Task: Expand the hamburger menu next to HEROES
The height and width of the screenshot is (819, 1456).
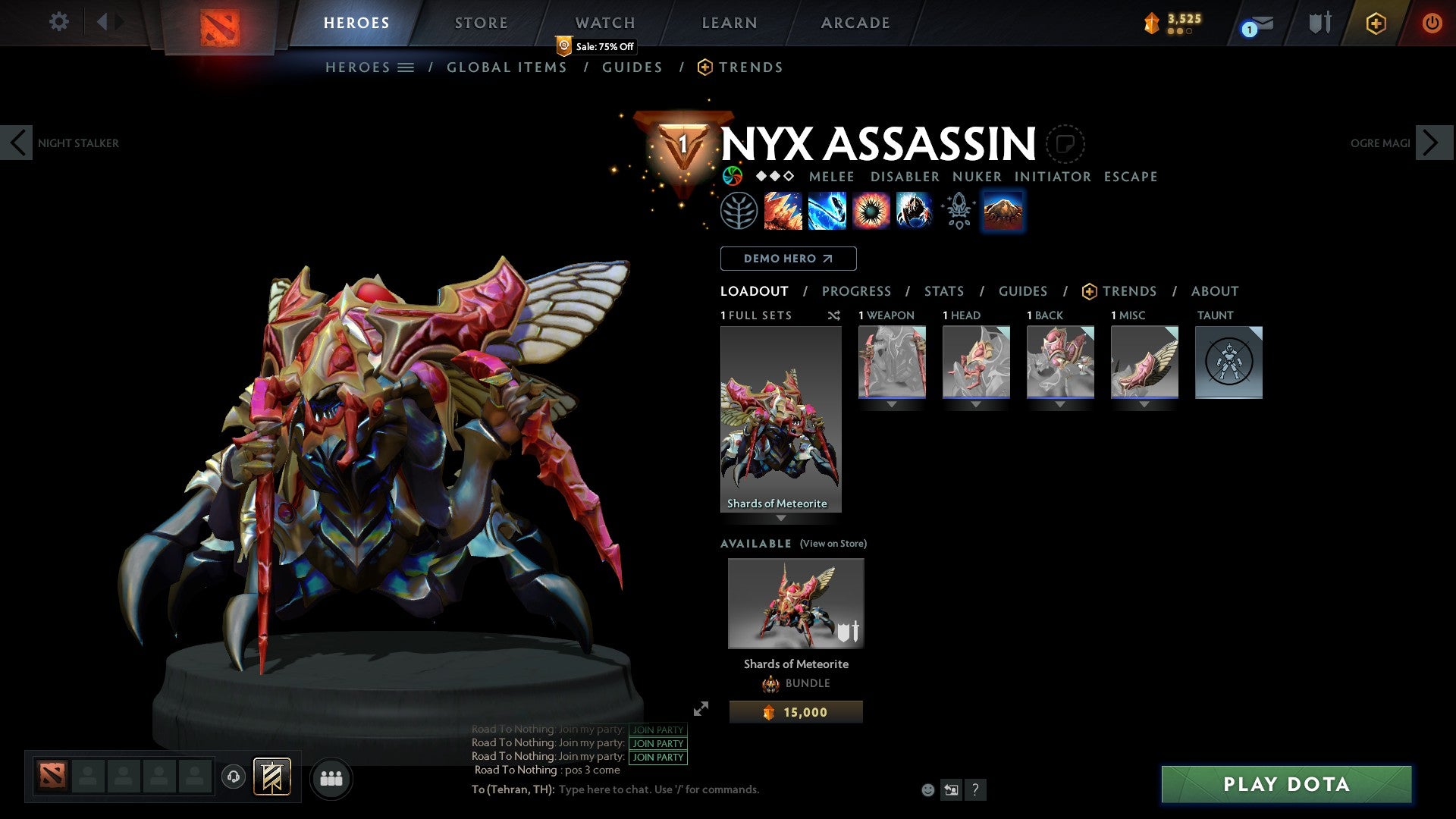Action: click(406, 67)
